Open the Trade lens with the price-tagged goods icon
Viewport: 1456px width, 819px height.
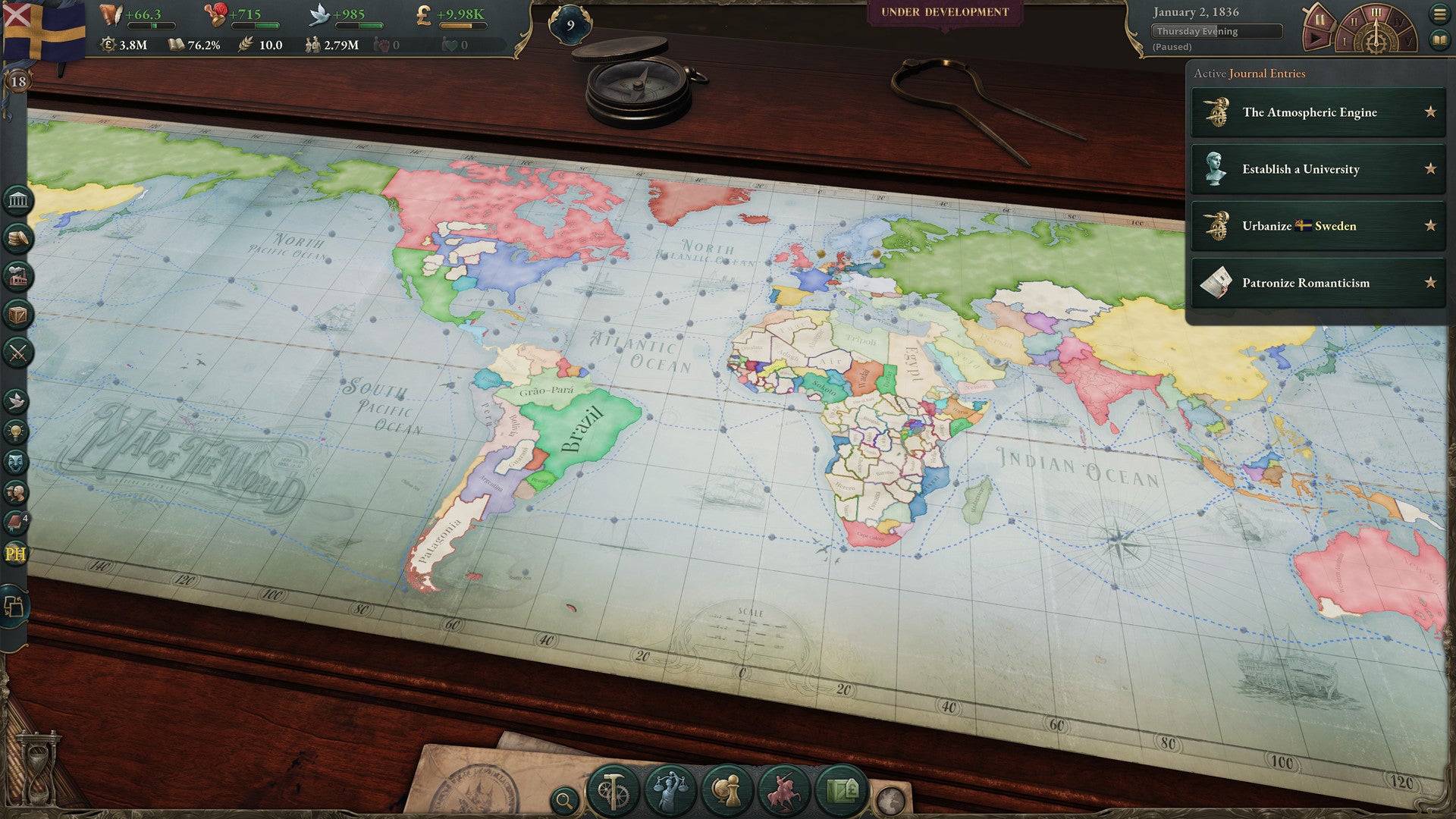point(841,790)
